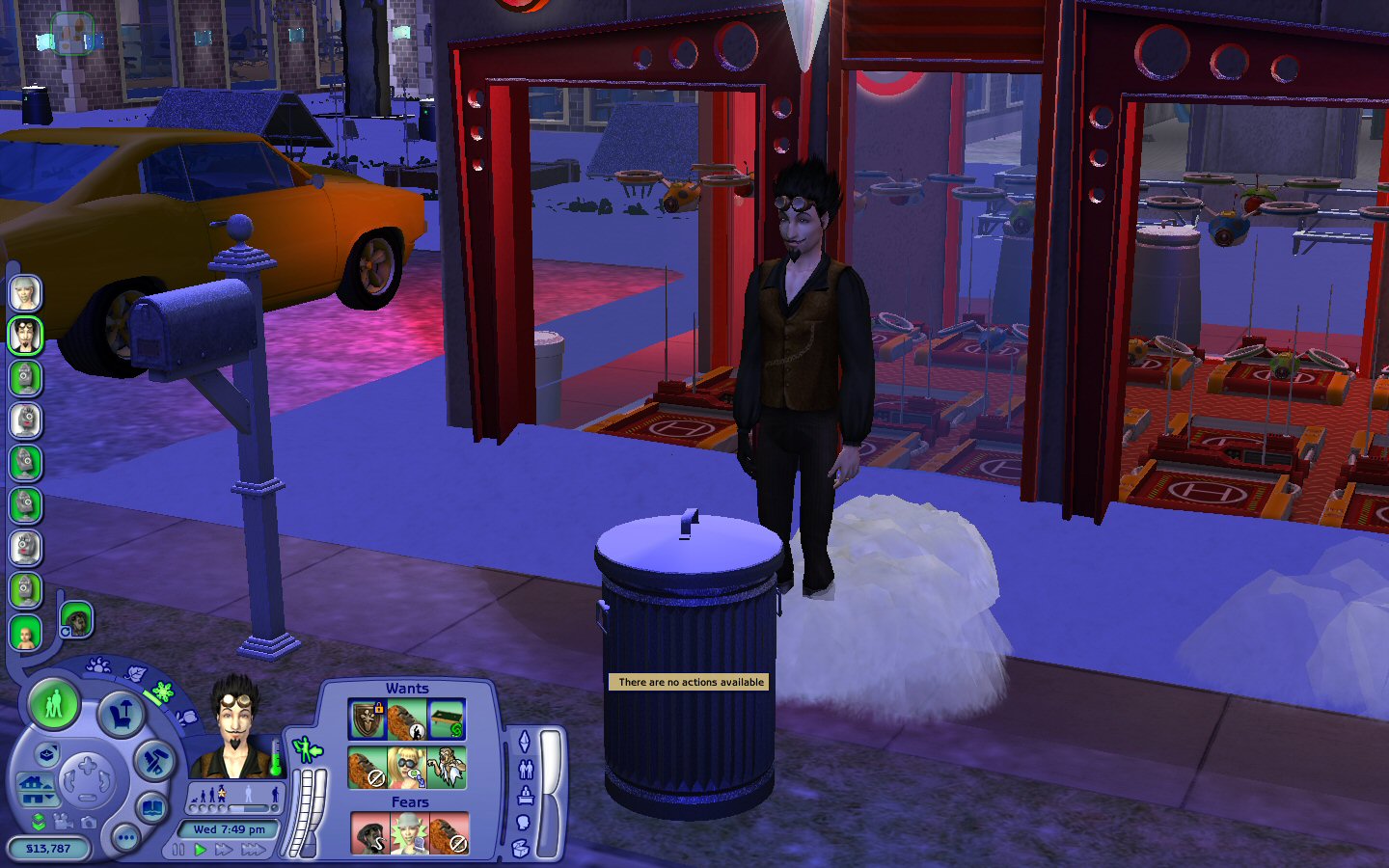Open the Relationships panel tab

[x=526, y=770]
